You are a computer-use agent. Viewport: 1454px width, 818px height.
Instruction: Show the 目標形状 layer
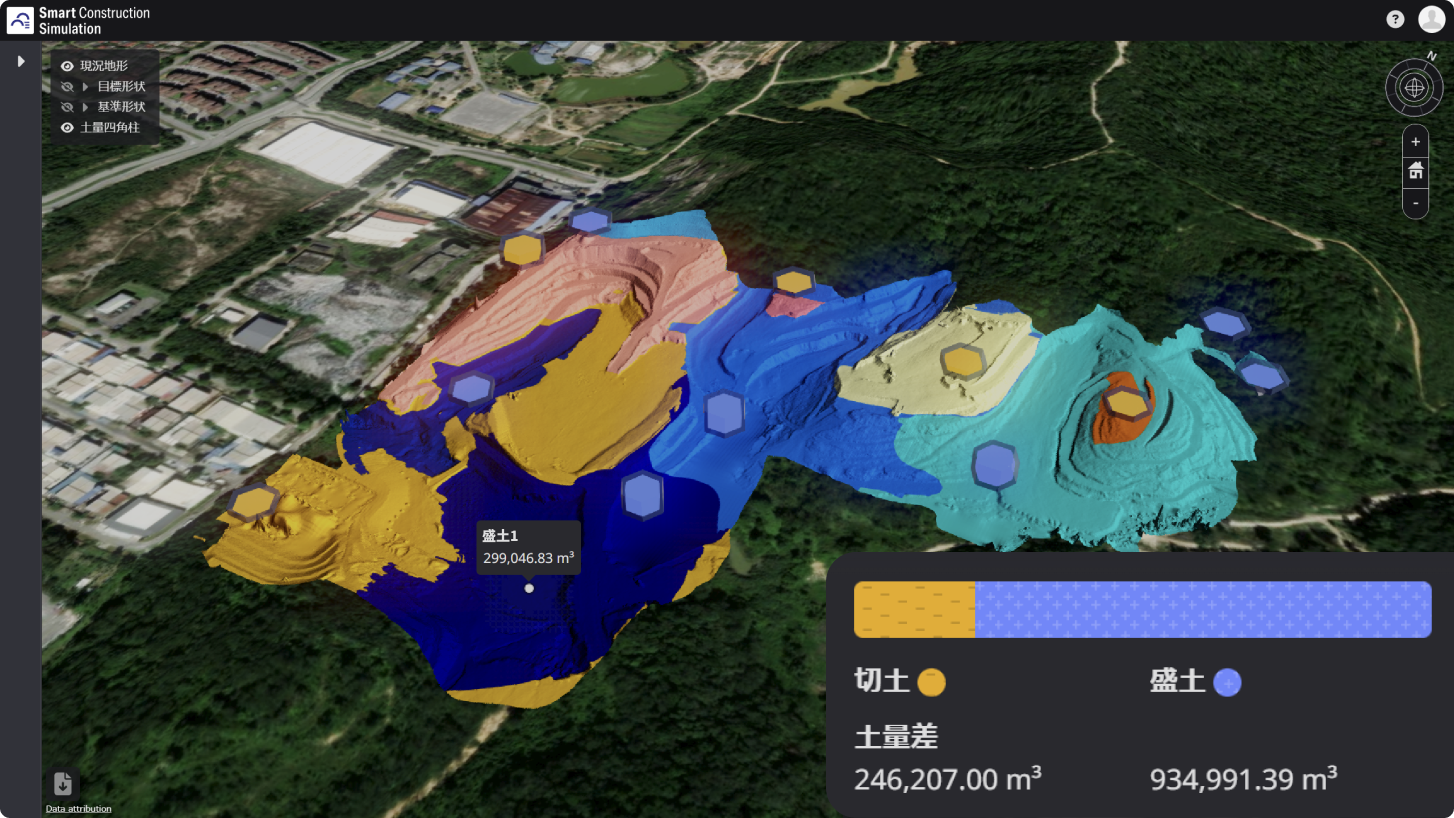[66, 86]
